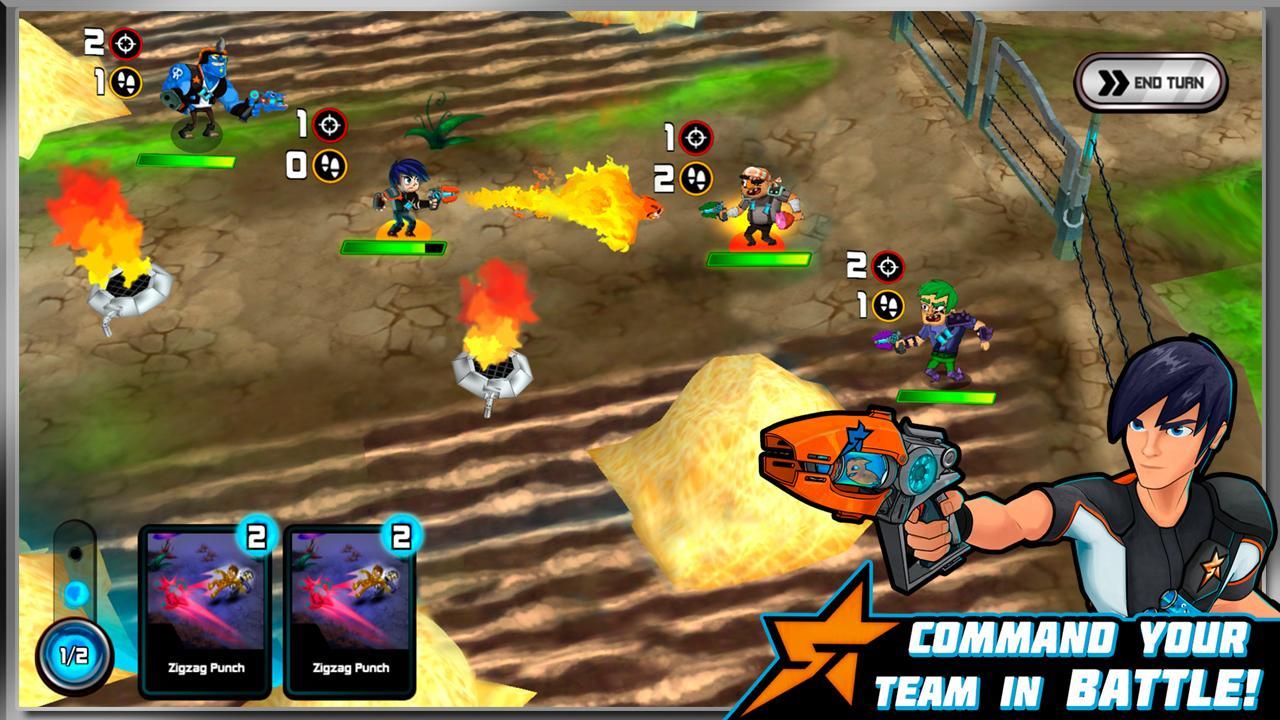
Task: Click the attack crosshair by the blue armored character
Action: [128, 42]
